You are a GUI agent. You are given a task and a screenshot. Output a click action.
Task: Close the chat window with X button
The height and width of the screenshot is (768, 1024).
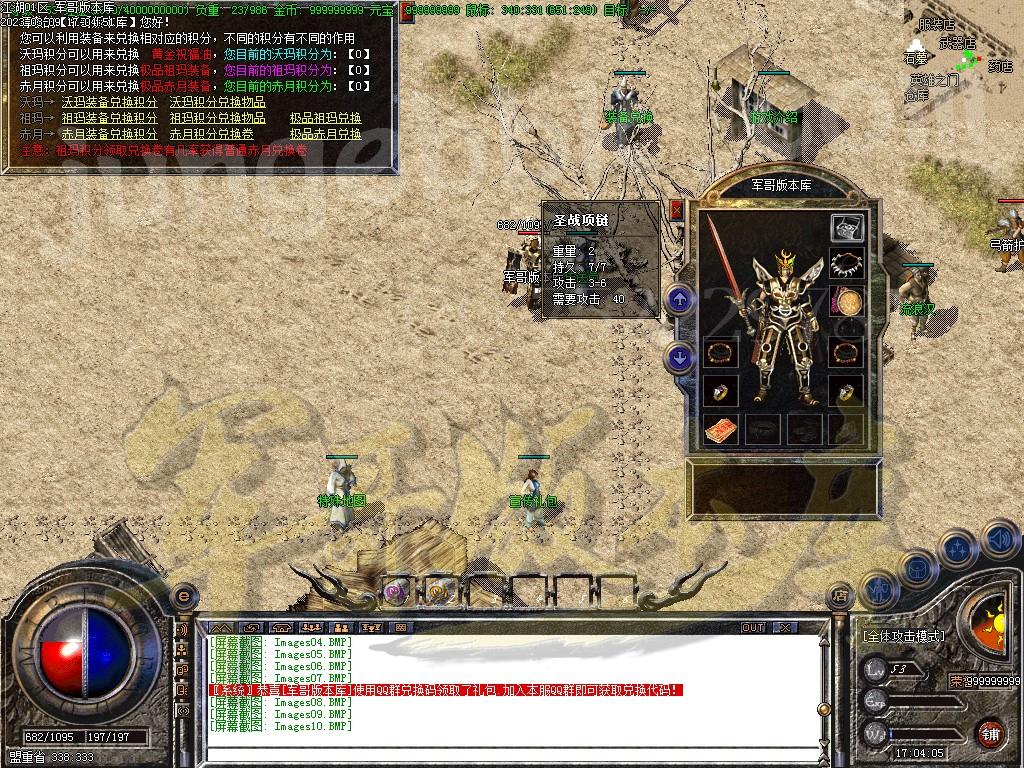pos(785,628)
